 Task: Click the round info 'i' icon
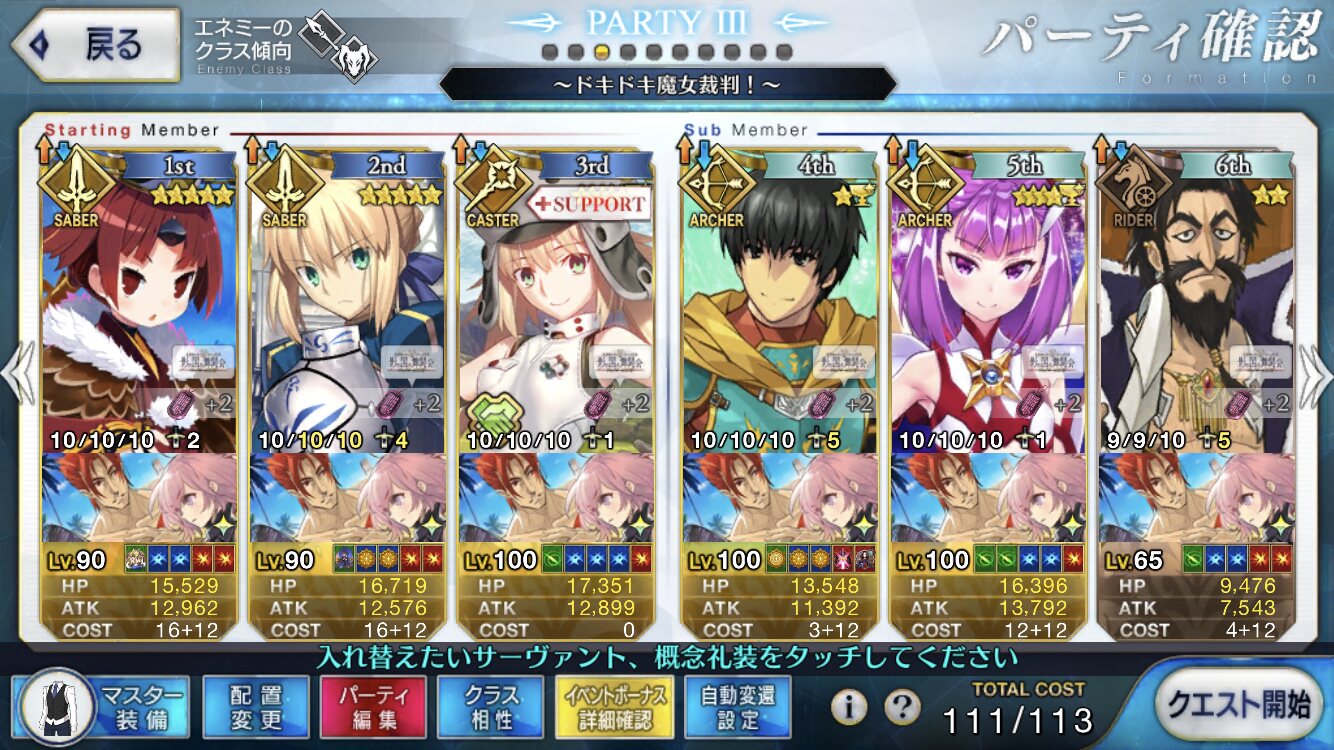coord(849,707)
